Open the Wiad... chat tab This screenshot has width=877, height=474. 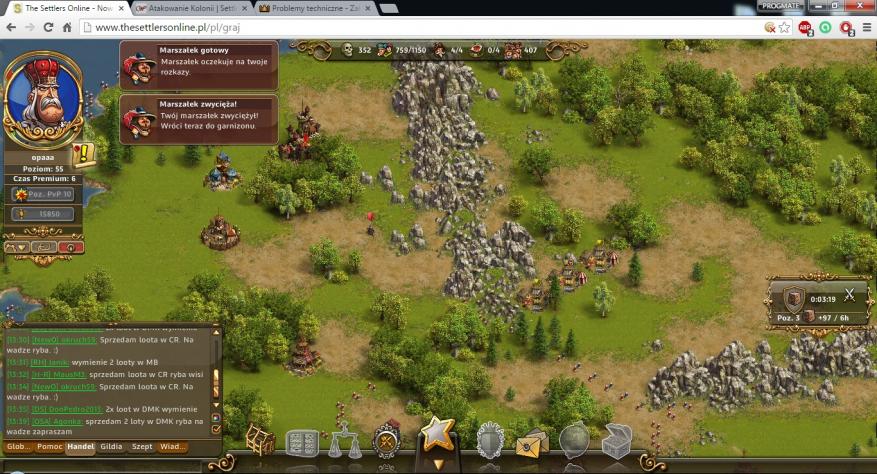click(173, 447)
